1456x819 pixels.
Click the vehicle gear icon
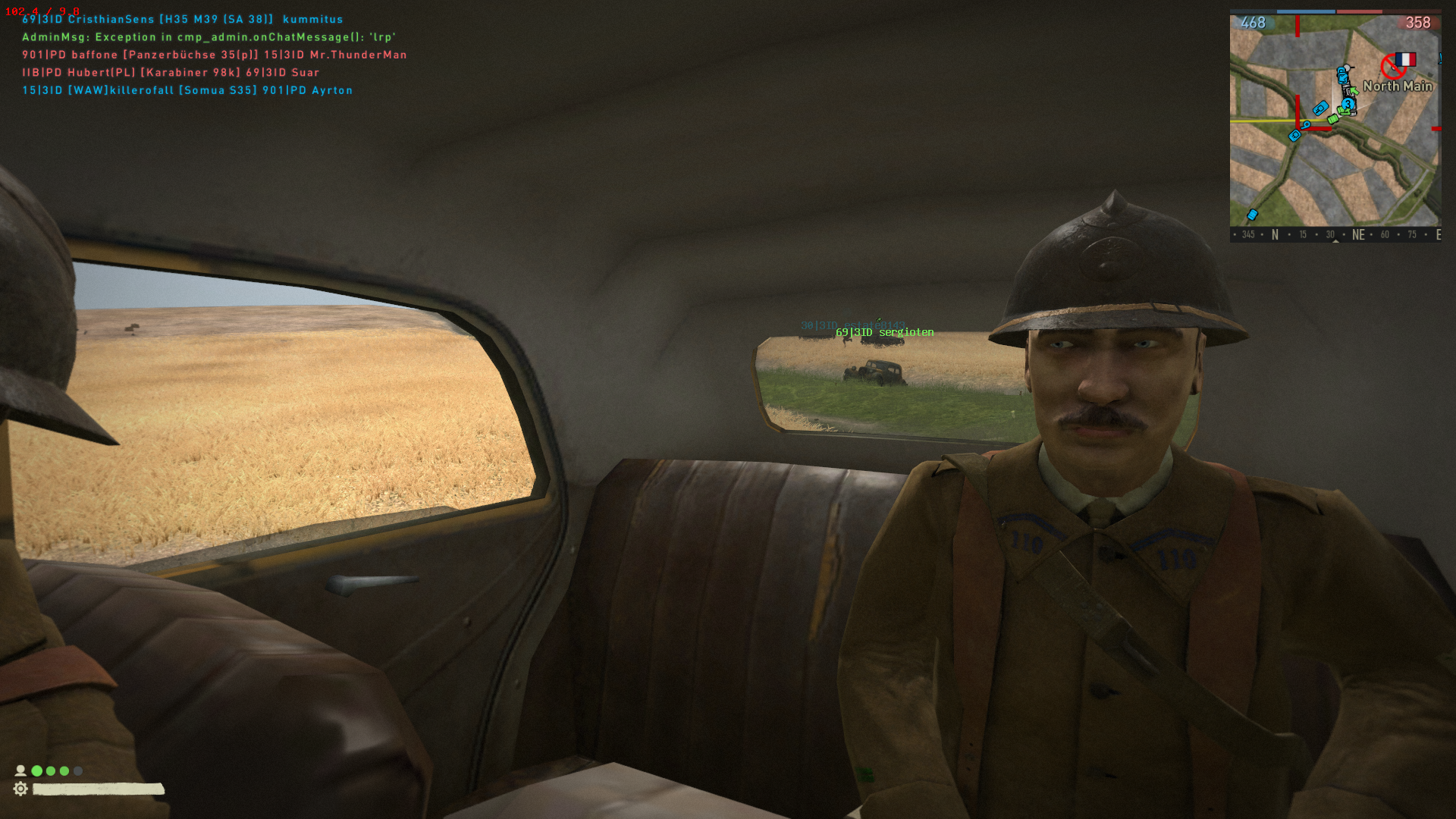click(20, 789)
